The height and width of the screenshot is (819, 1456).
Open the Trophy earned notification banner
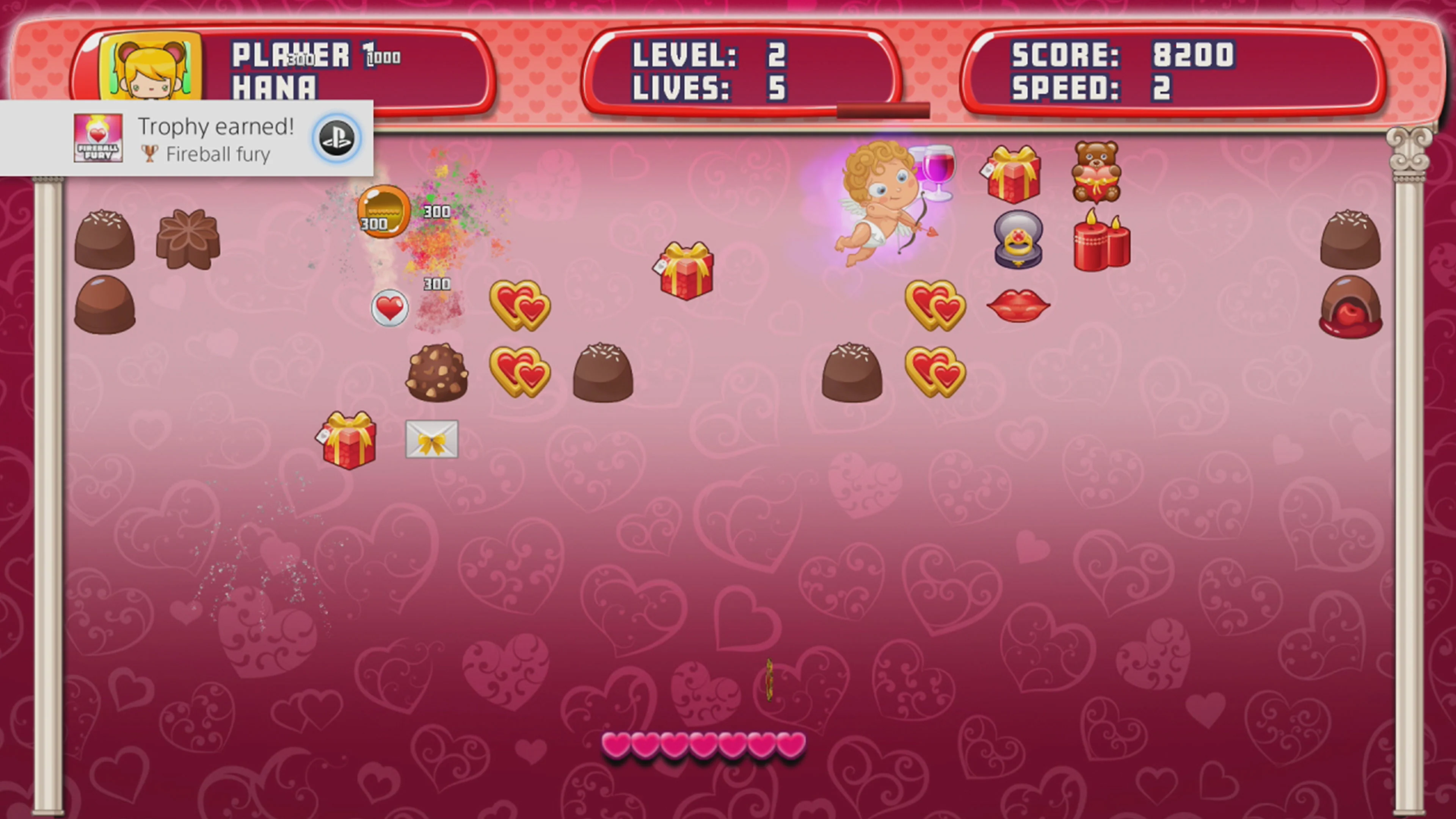point(187,137)
